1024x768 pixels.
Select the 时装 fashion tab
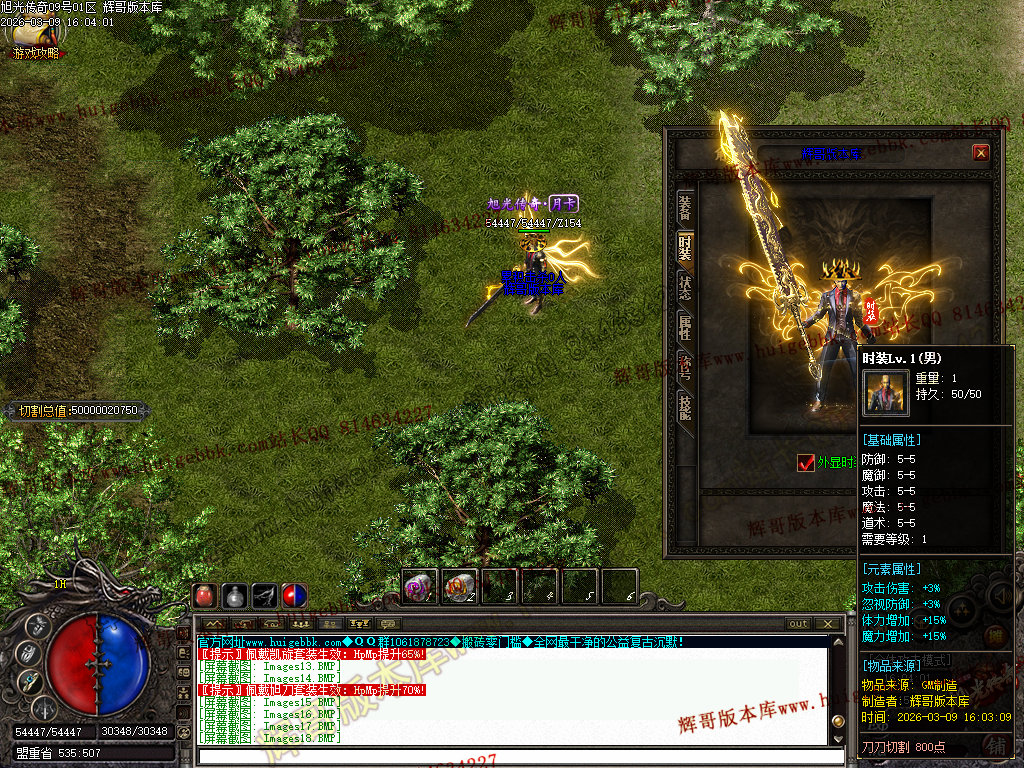(685, 248)
